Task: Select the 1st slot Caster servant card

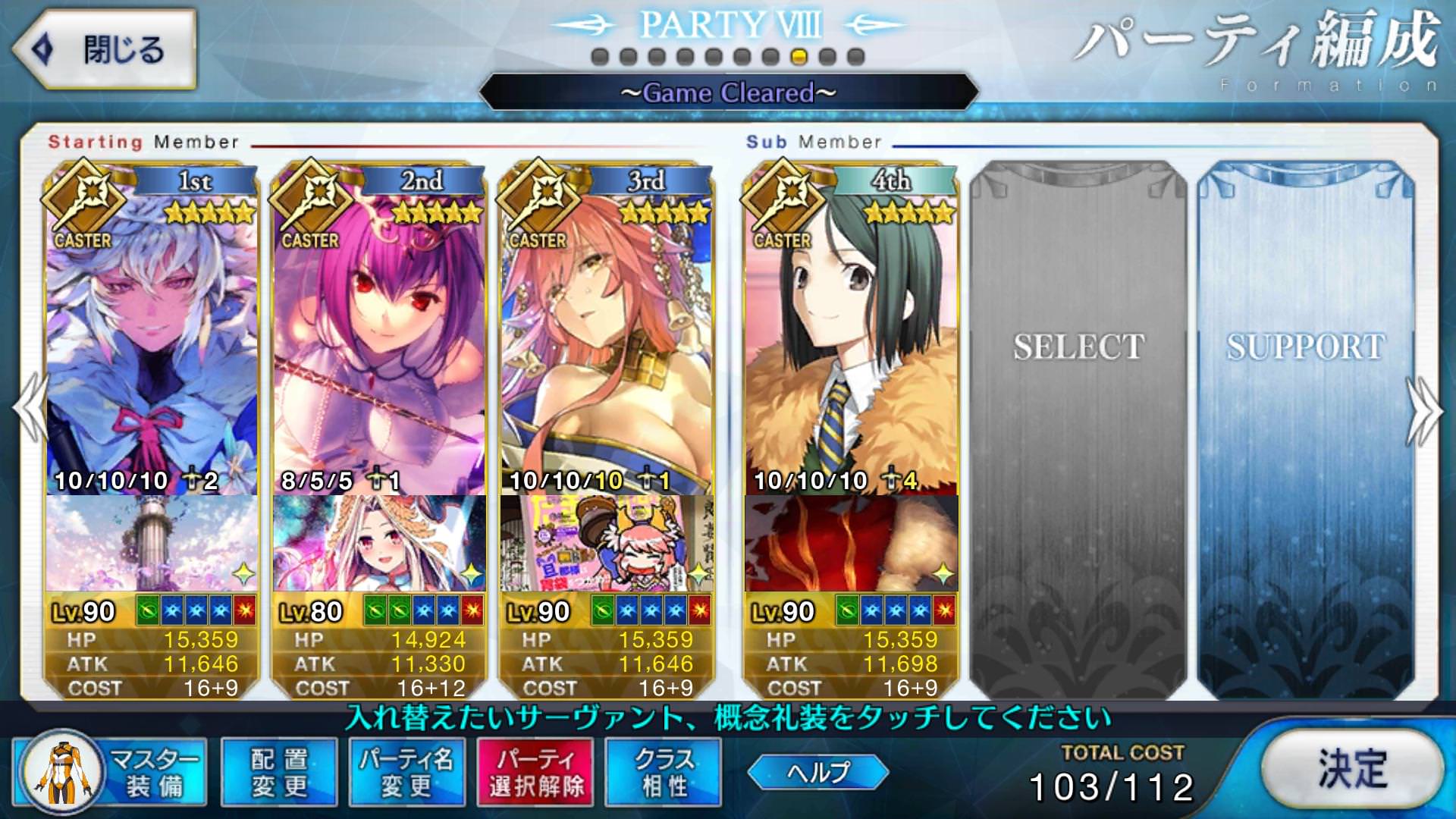Action: click(x=152, y=334)
